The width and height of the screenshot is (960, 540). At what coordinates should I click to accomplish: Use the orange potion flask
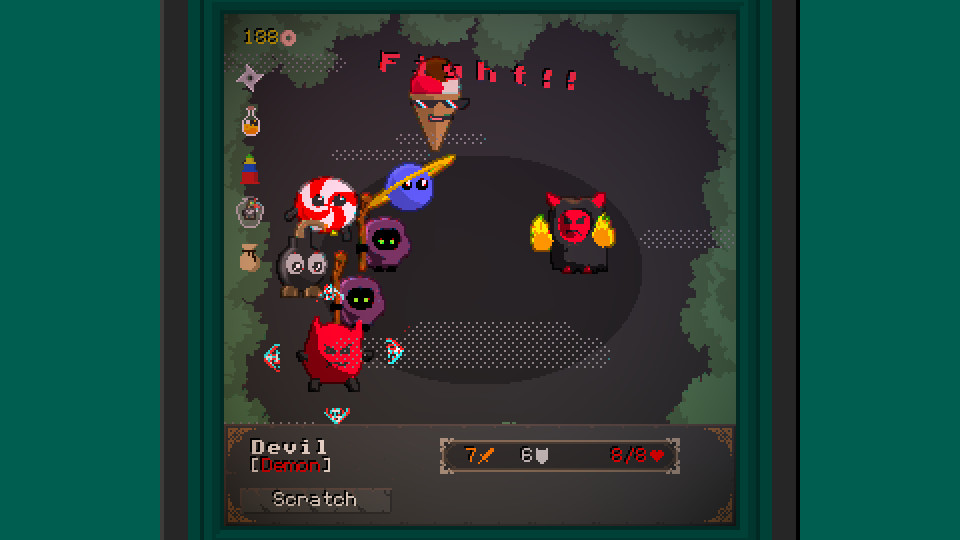click(x=251, y=122)
